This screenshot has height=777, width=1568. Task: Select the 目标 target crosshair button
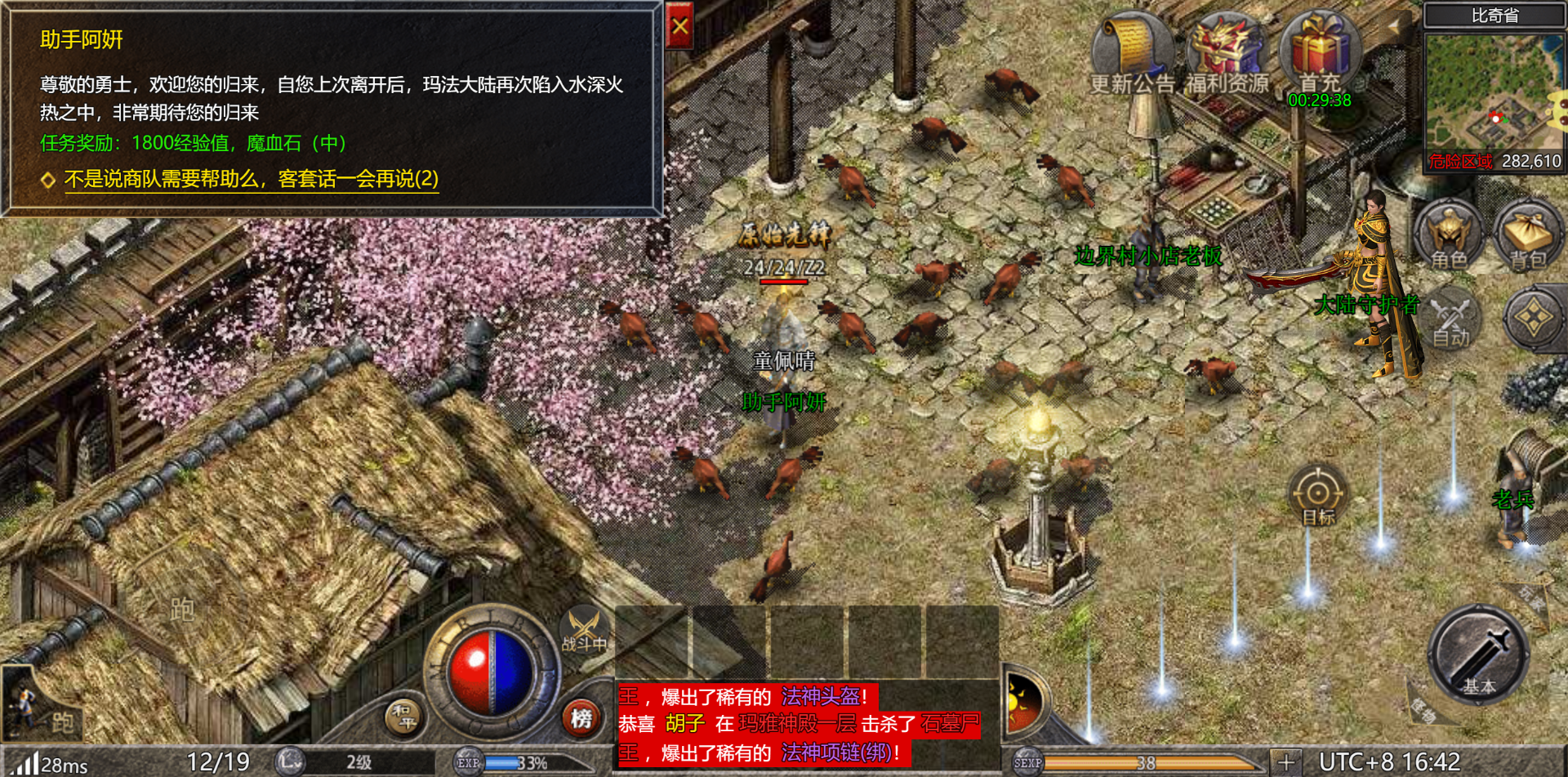(x=1317, y=495)
